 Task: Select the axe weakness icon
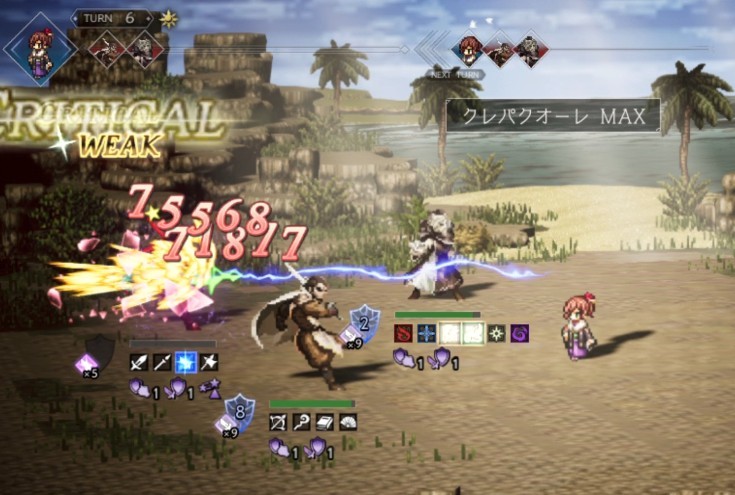(x=209, y=363)
